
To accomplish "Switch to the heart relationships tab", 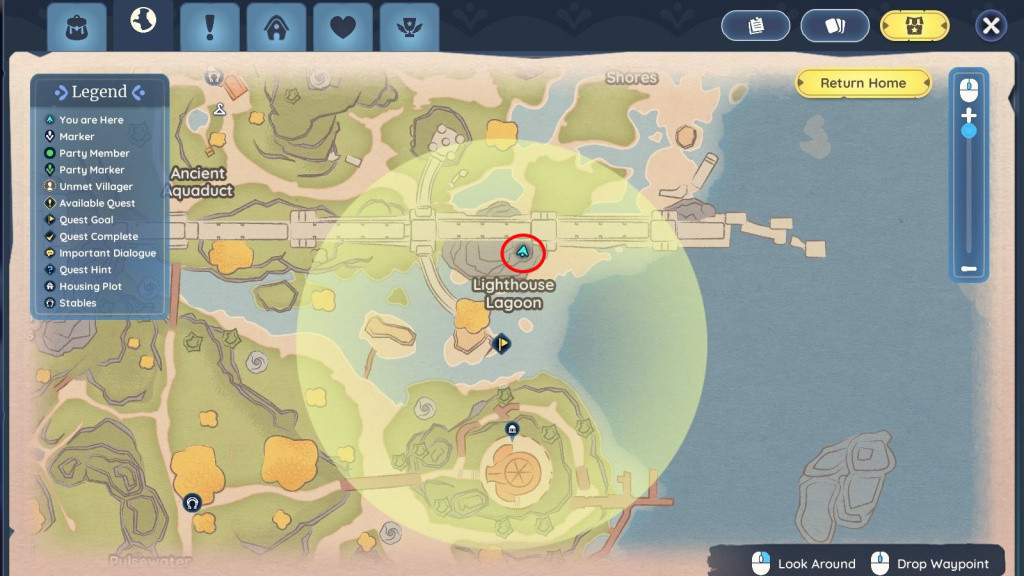I will coord(343,27).
